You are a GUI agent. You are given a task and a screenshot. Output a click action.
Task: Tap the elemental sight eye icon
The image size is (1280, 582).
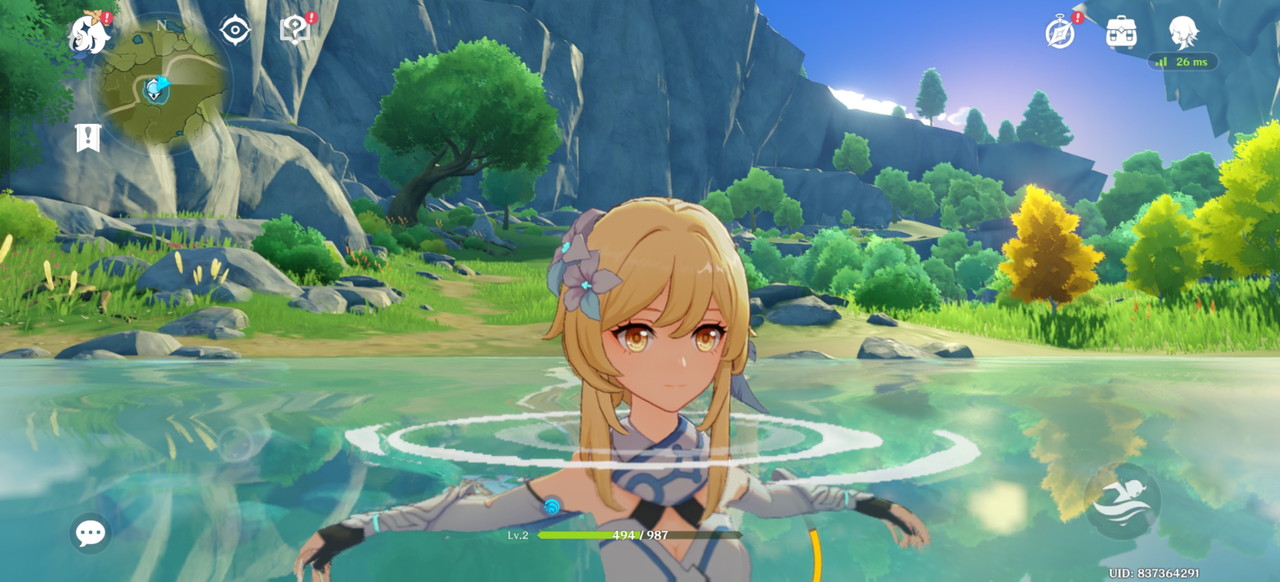pyautogui.click(x=235, y=30)
